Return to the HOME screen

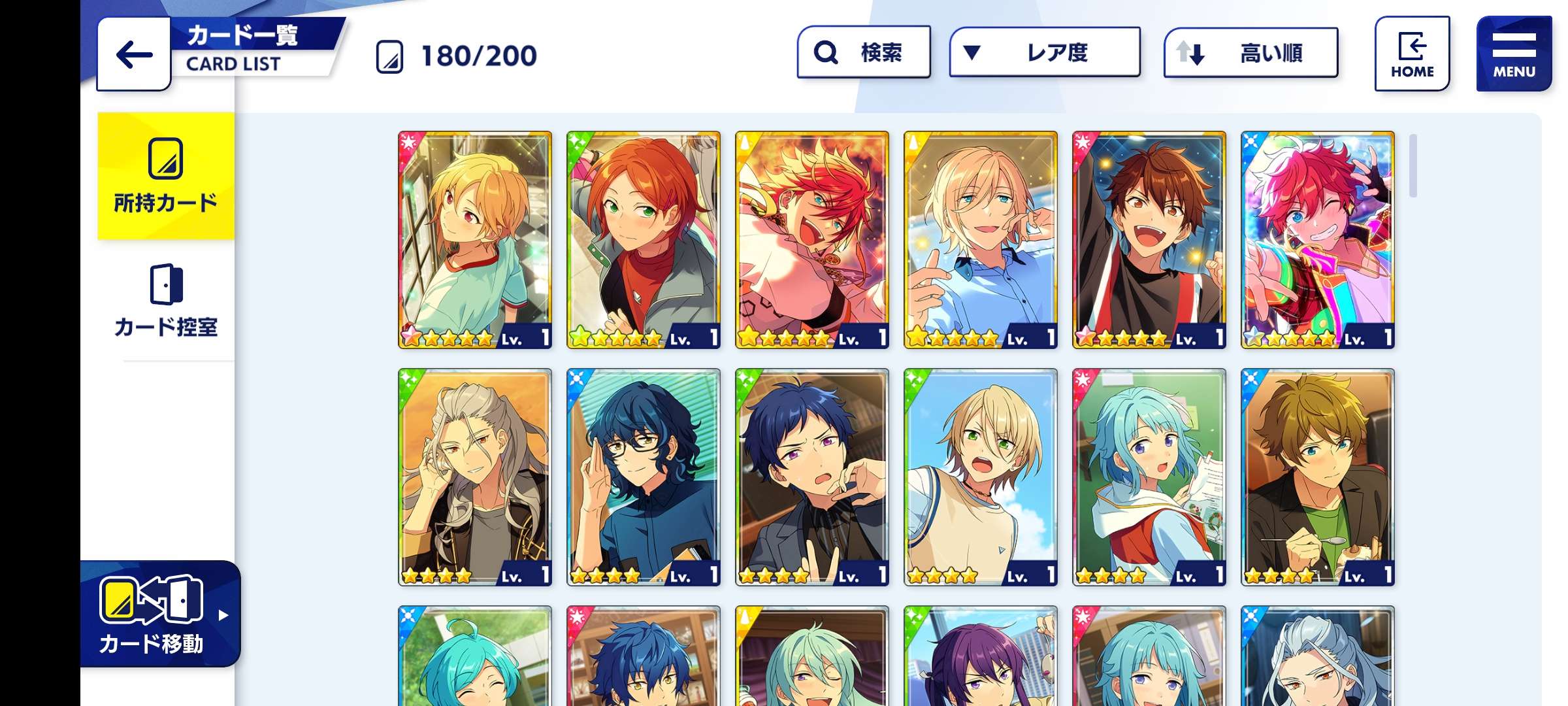click(x=1412, y=54)
